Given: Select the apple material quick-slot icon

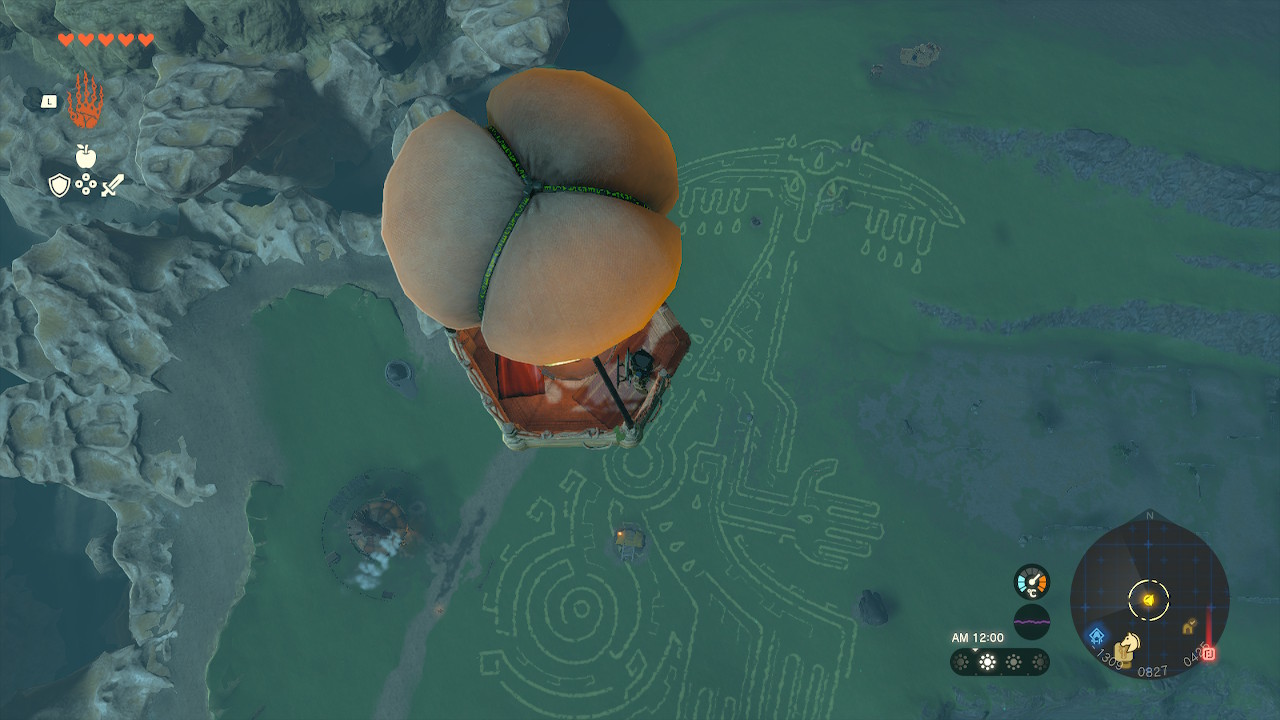Looking at the screenshot, I should point(85,156).
